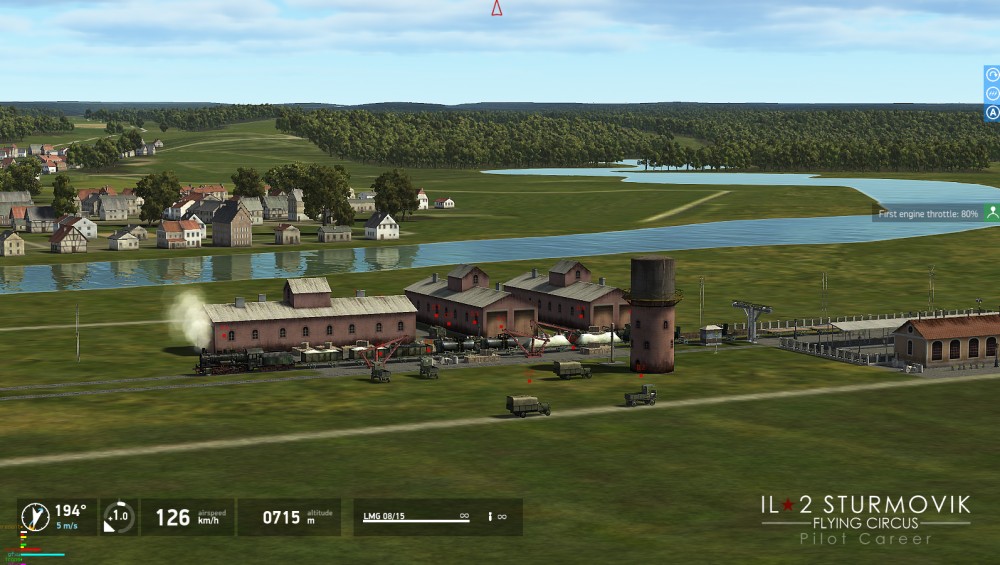Toggle the circled letter A autopilot icon
The image size is (1000, 565).
[992, 113]
